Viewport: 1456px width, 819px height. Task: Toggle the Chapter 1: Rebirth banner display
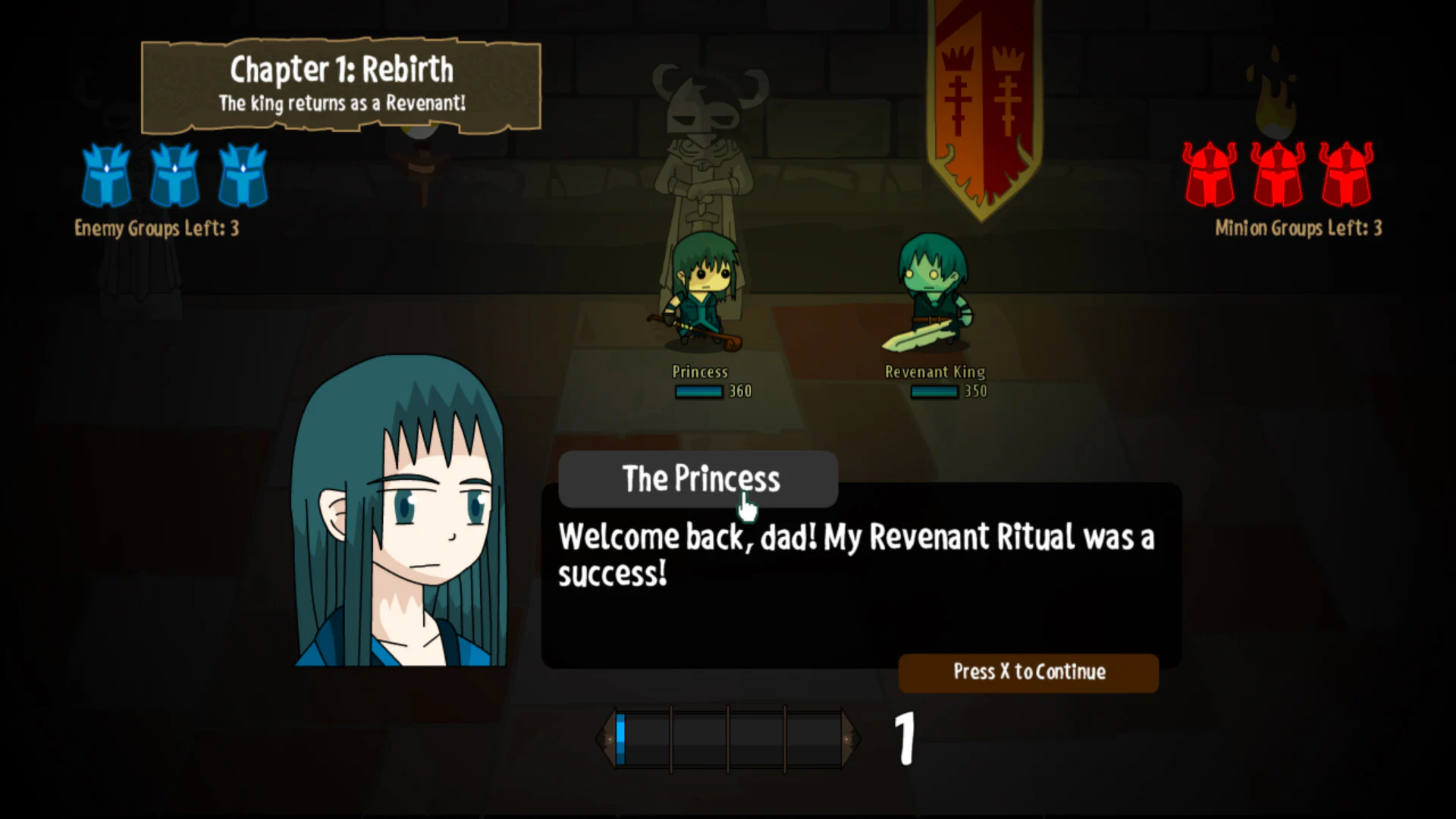(341, 83)
